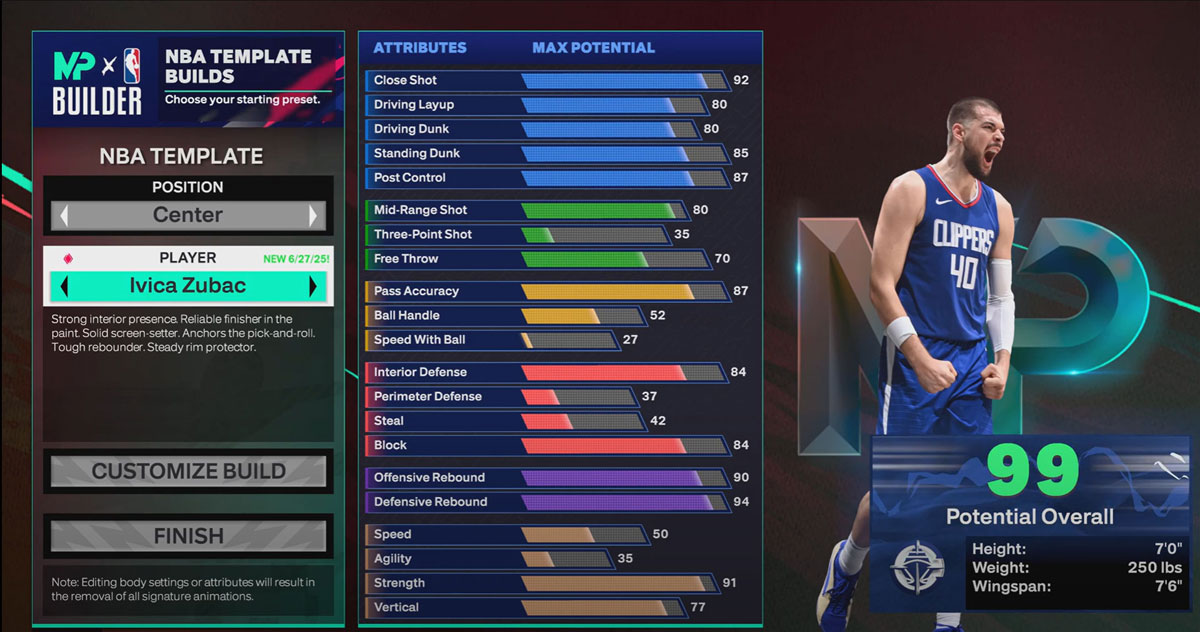Switch position with the left arrow beside Center
The height and width of the screenshot is (632, 1200).
tap(64, 215)
